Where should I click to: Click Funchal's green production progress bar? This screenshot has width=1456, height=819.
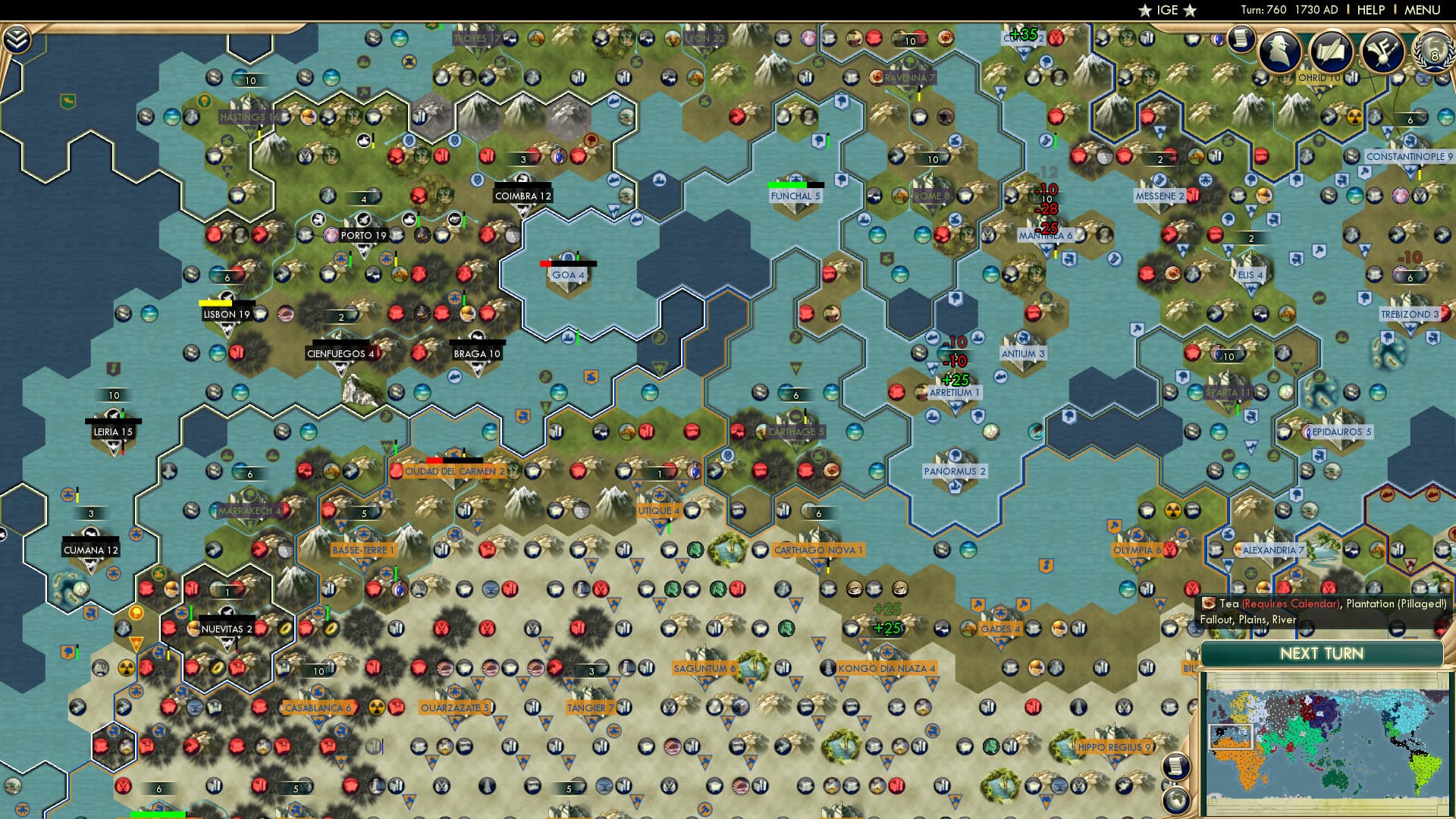coord(789,184)
